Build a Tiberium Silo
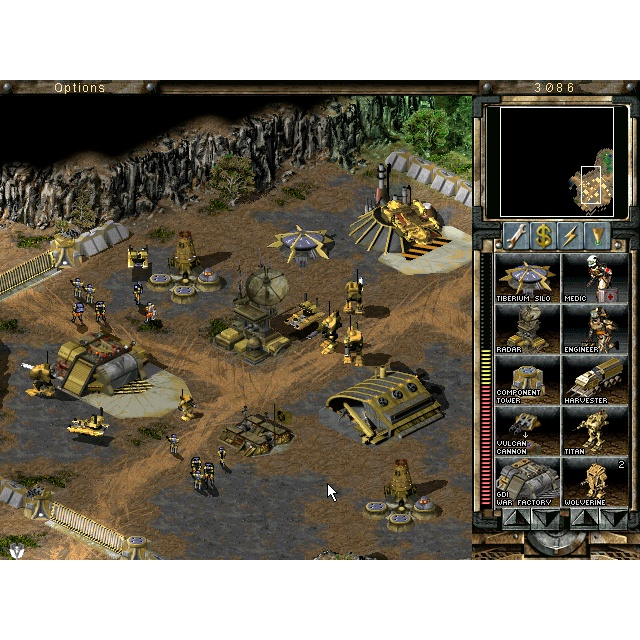Screen dimensions: 640x640 coord(527,278)
